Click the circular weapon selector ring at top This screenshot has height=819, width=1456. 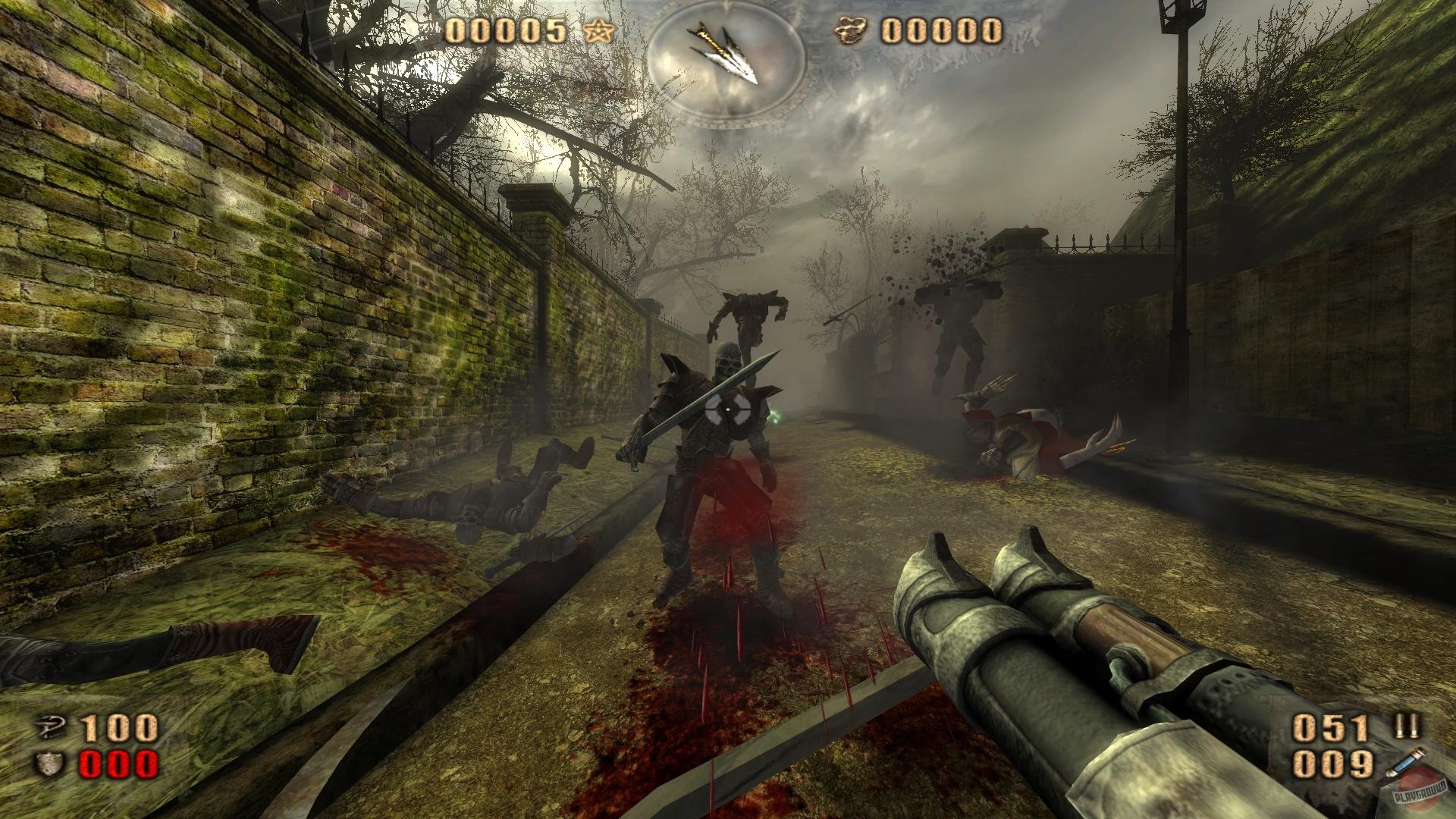[730, 61]
